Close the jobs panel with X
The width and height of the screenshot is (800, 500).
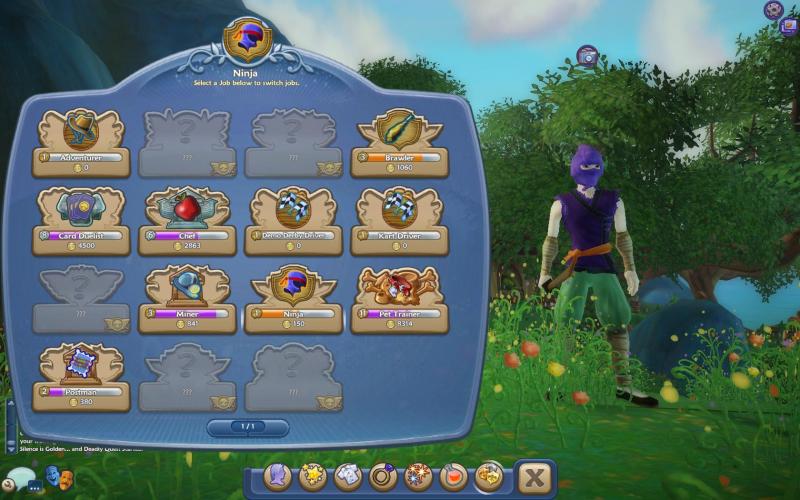click(537, 478)
